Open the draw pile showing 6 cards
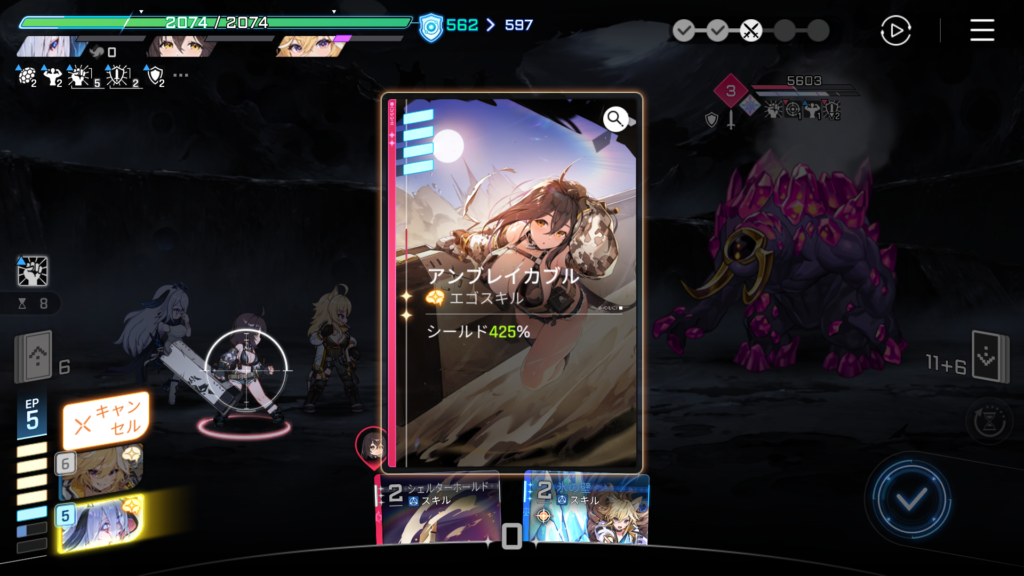This screenshot has height=576, width=1024. pyautogui.click(x=32, y=357)
